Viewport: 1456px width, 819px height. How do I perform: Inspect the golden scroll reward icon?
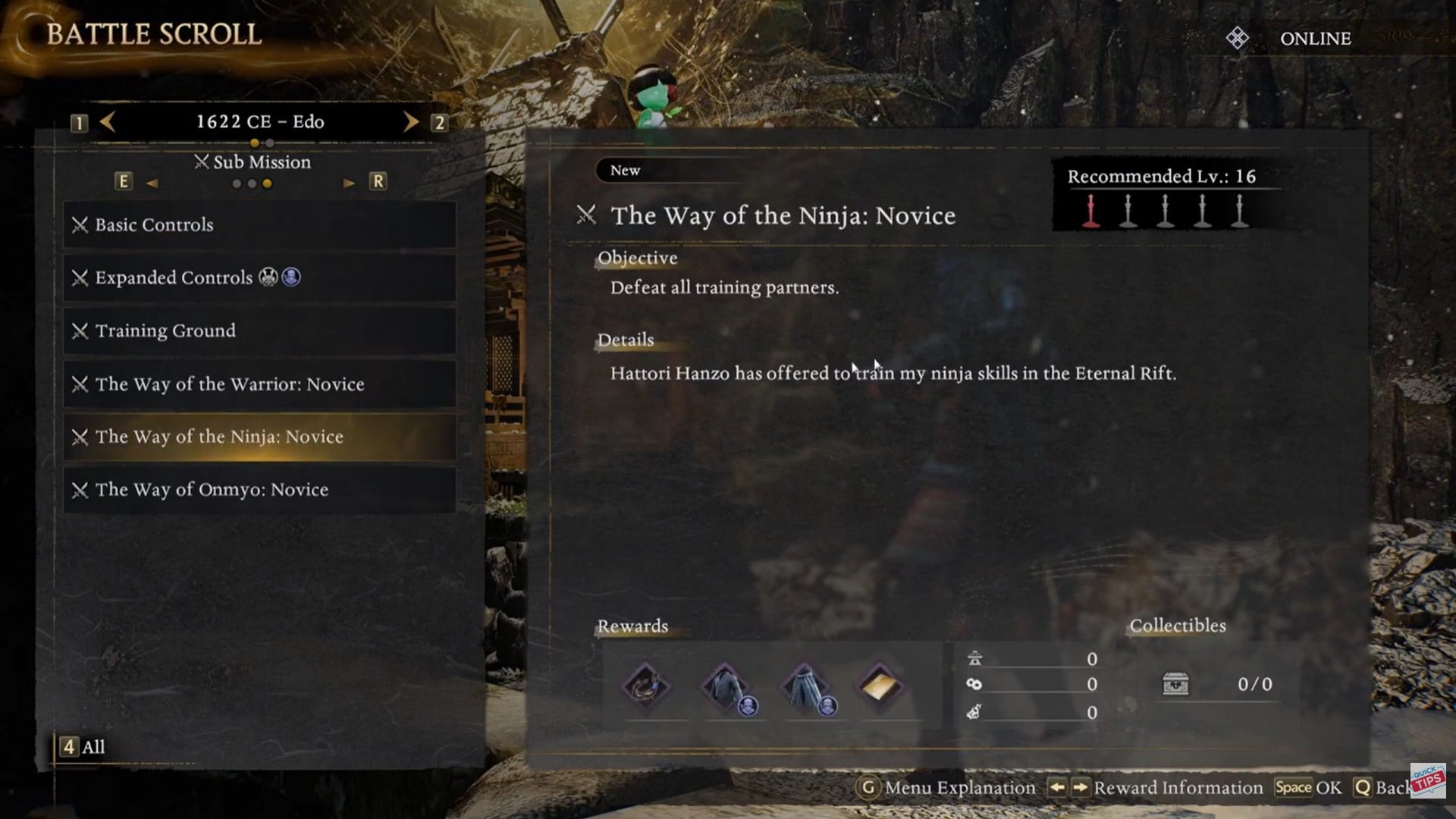click(880, 686)
